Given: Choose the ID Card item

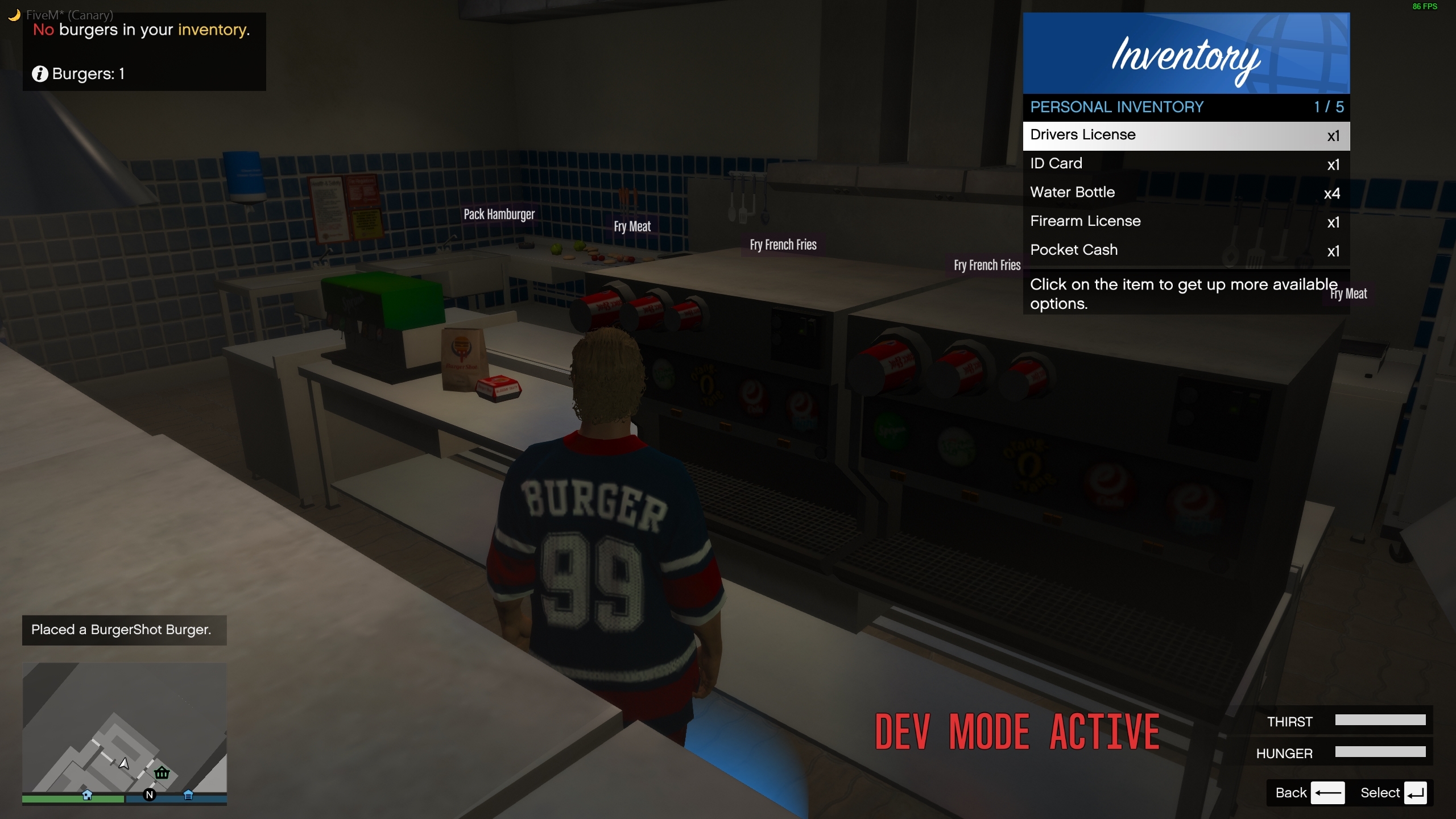Looking at the screenshot, I should 1185,164.
